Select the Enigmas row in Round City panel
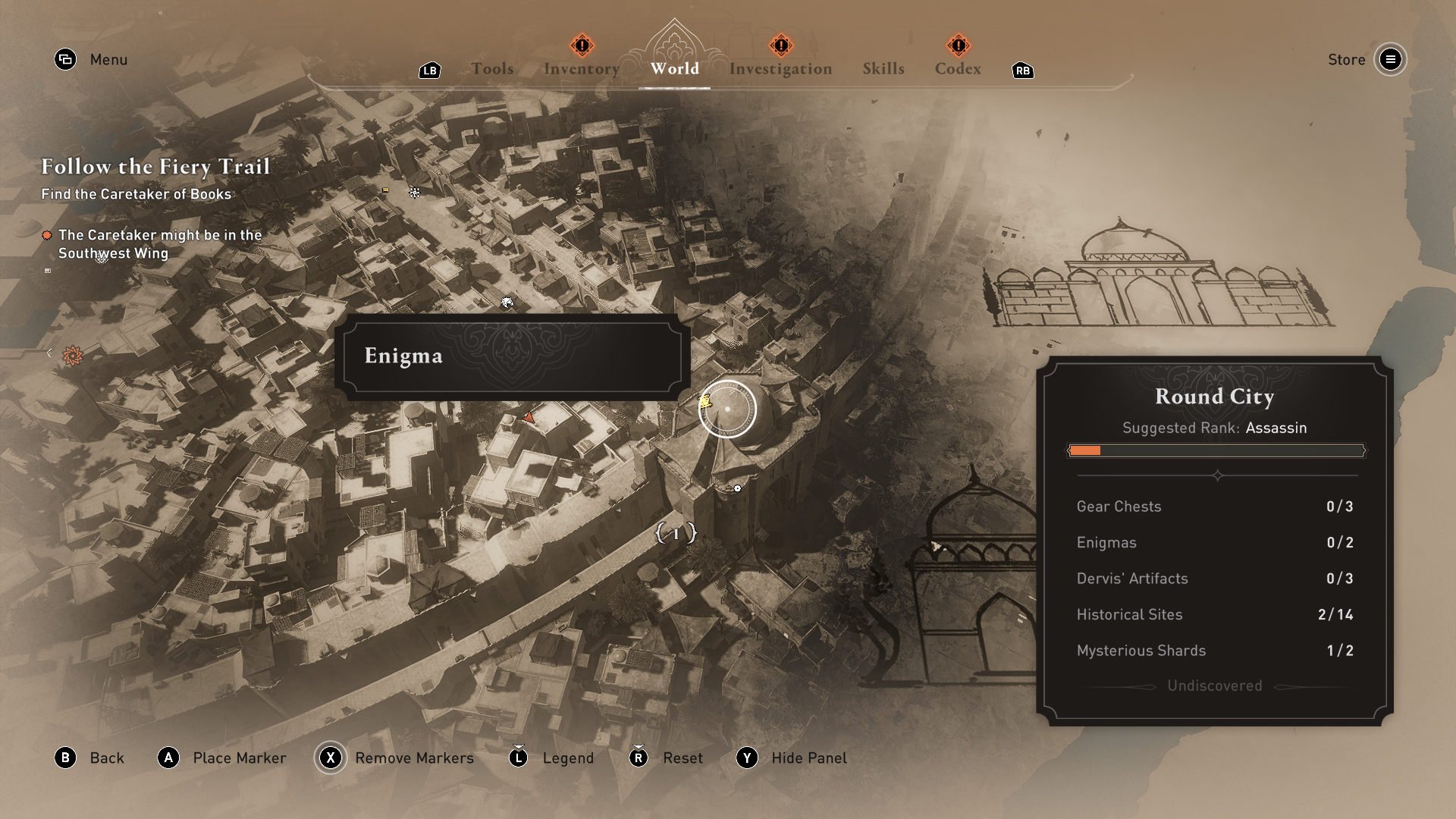Viewport: 1456px width, 819px height. 1215,542
